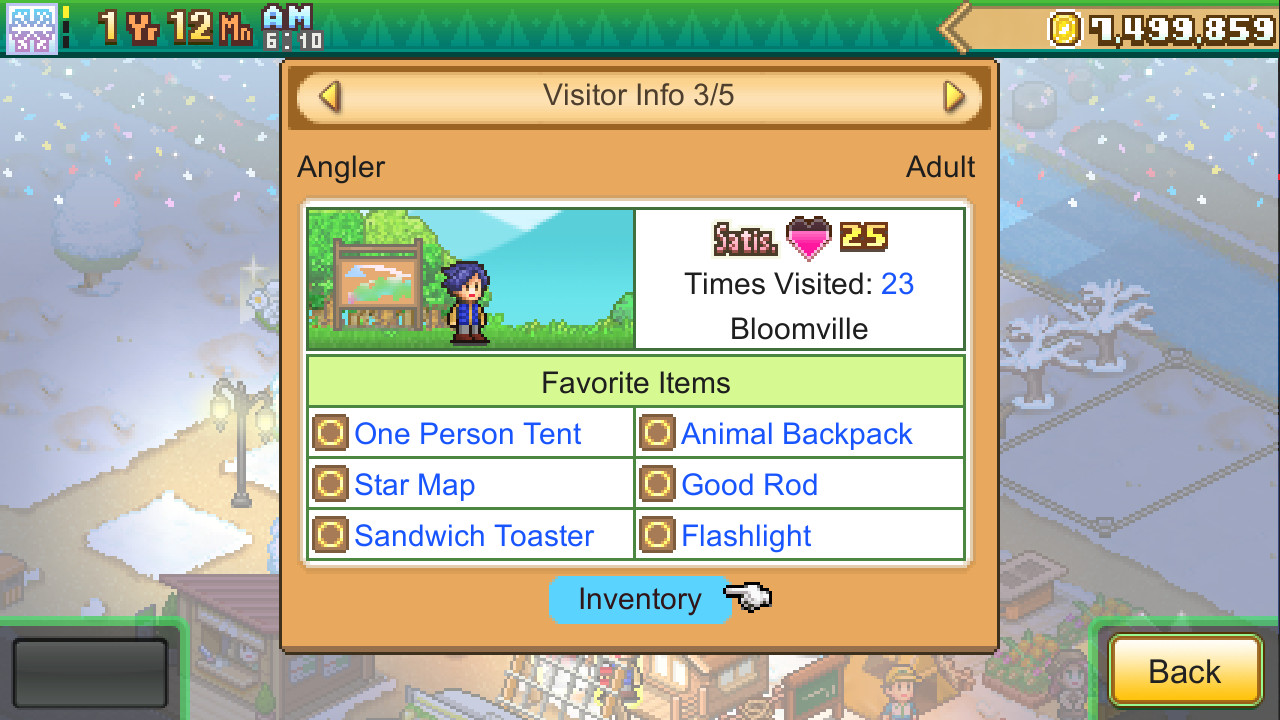Screen dimensions: 1280x720
Task: Open the Flashlight item entry
Action: pos(746,536)
